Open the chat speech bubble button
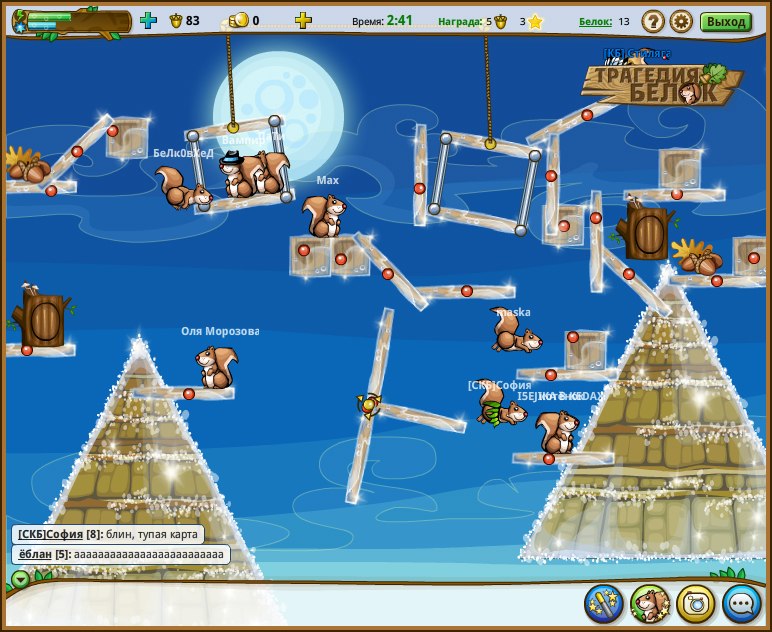This screenshot has height=632, width=772. pyautogui.click(x=742, y=603)
